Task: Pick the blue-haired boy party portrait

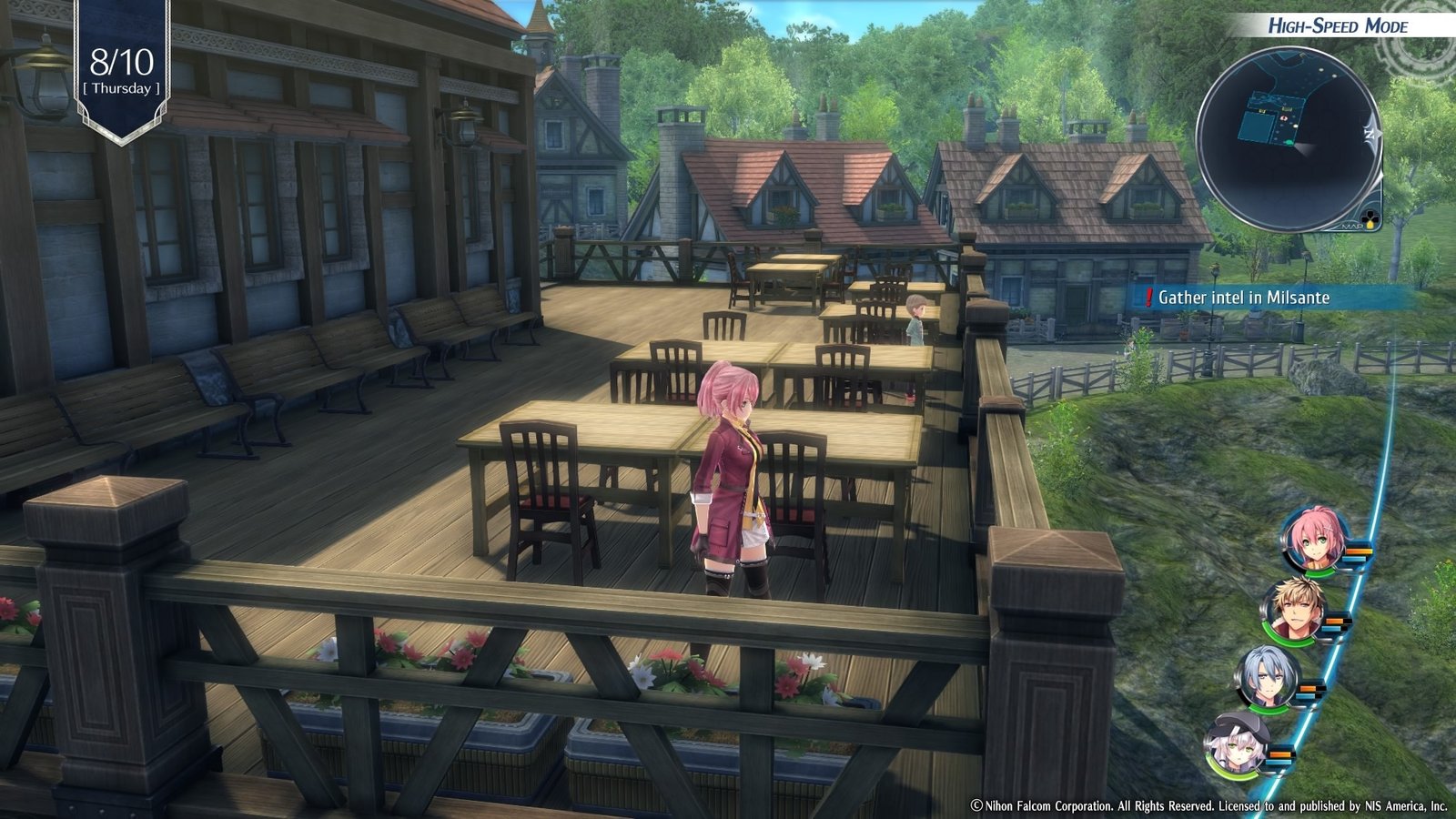Action: point(1268,679)
